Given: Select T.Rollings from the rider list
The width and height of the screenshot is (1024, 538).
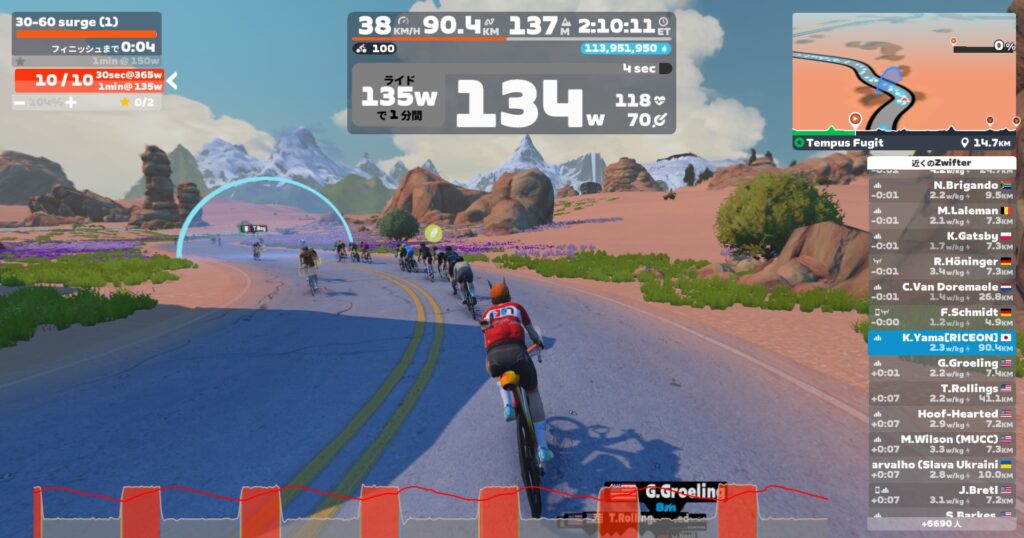Looking at the screenshot, I should (x=941, y=393).
